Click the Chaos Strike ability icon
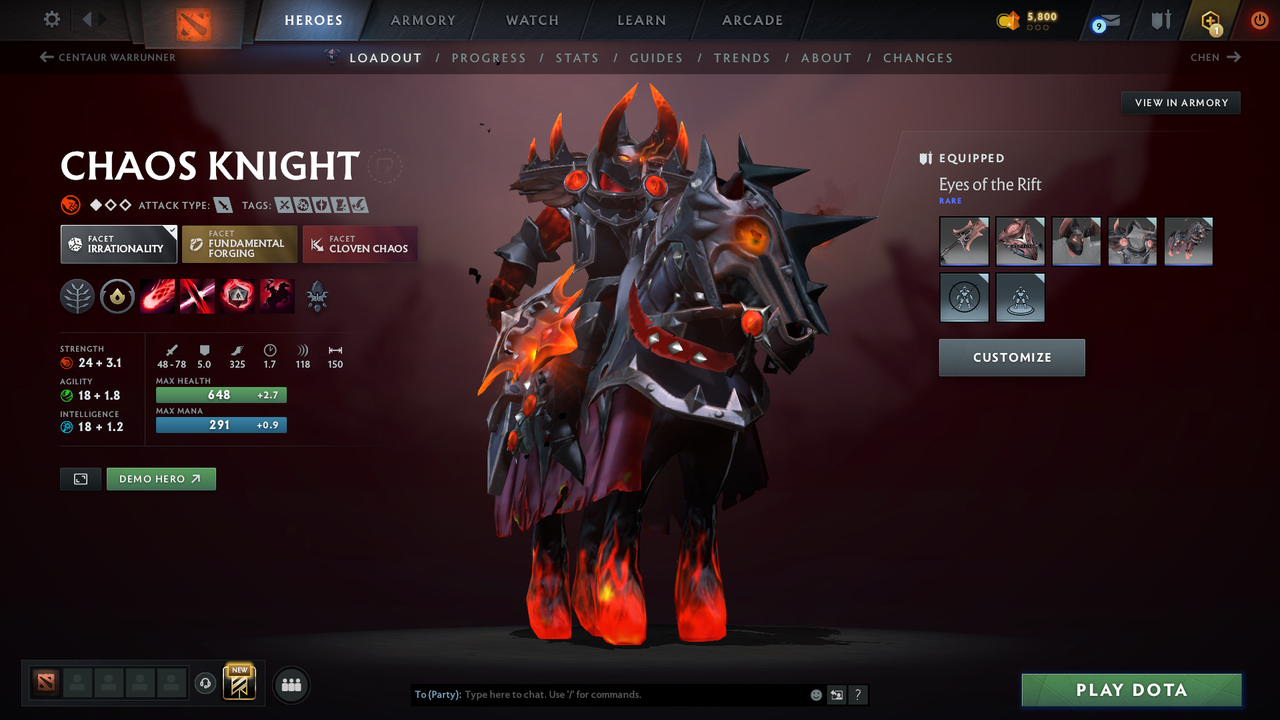This screenshot has width=1280, height=720. point(237,296)
